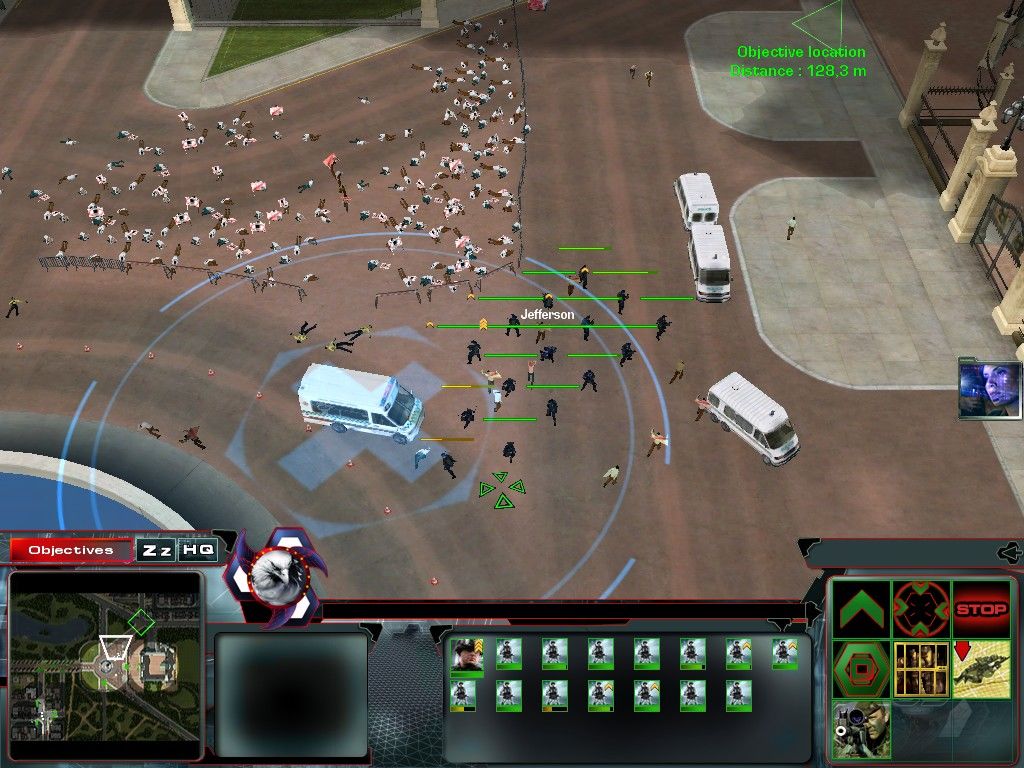Activate the sniper aiming ability

click(x=862, y=728)
